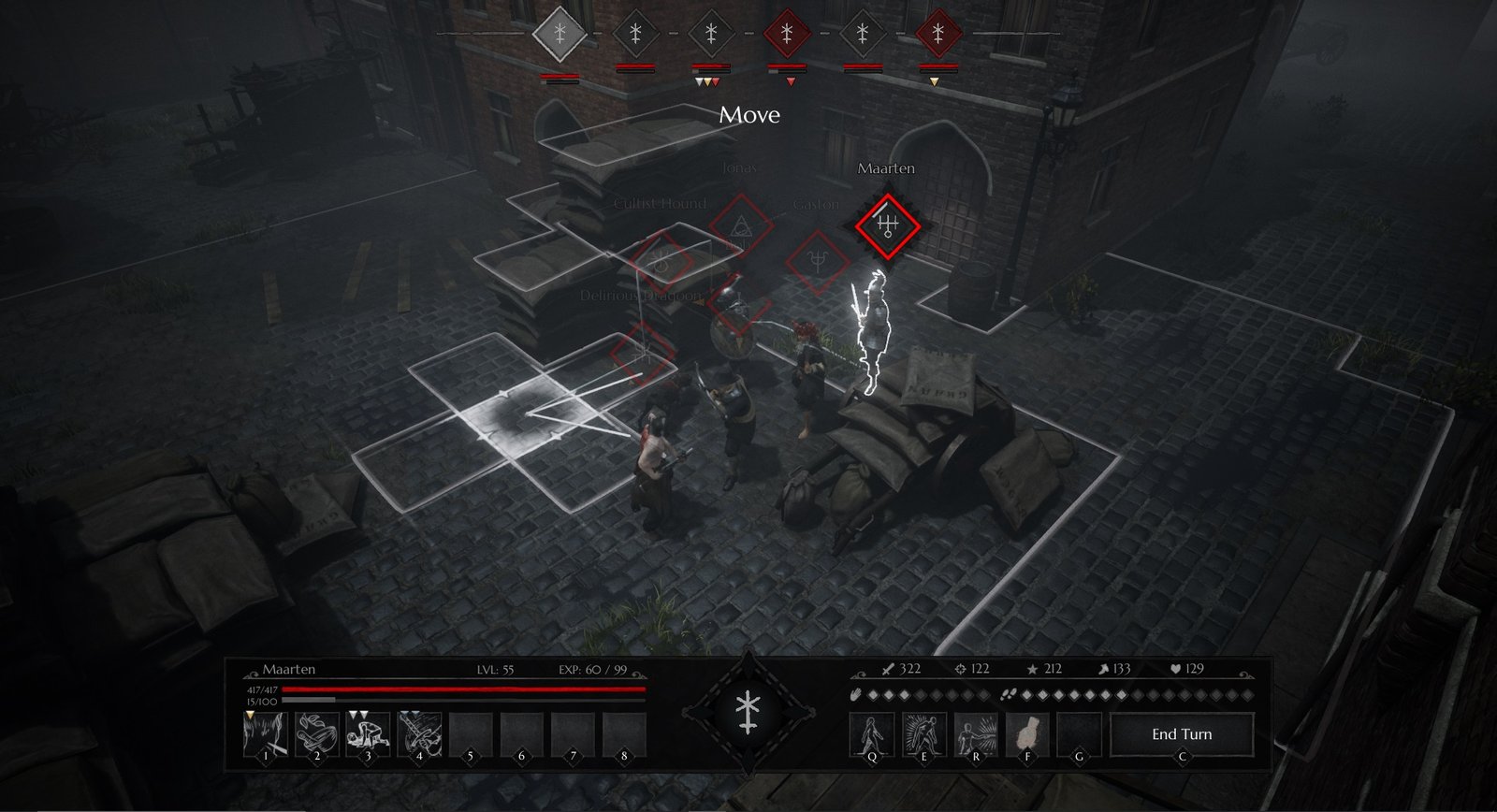Click the highlighted active unit in turn order
This screenshot has width=1497, height=812.
coord(560,35)
